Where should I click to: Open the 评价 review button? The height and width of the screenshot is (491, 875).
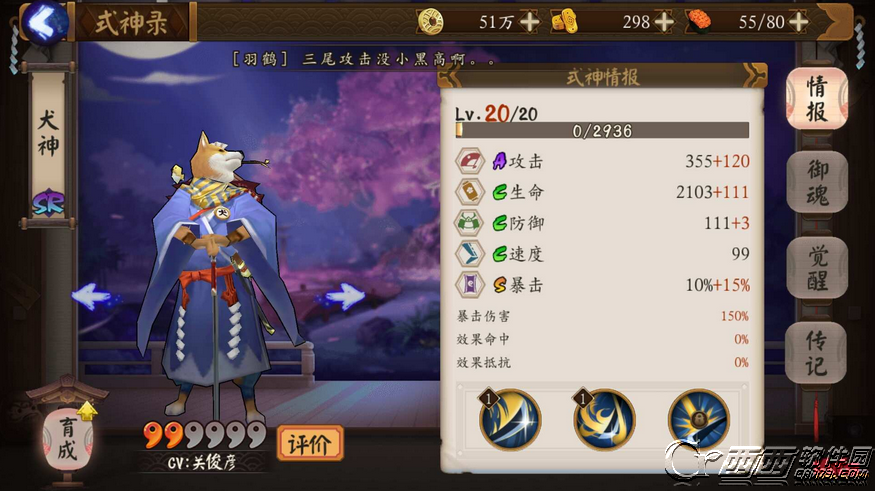click(310, 441)
